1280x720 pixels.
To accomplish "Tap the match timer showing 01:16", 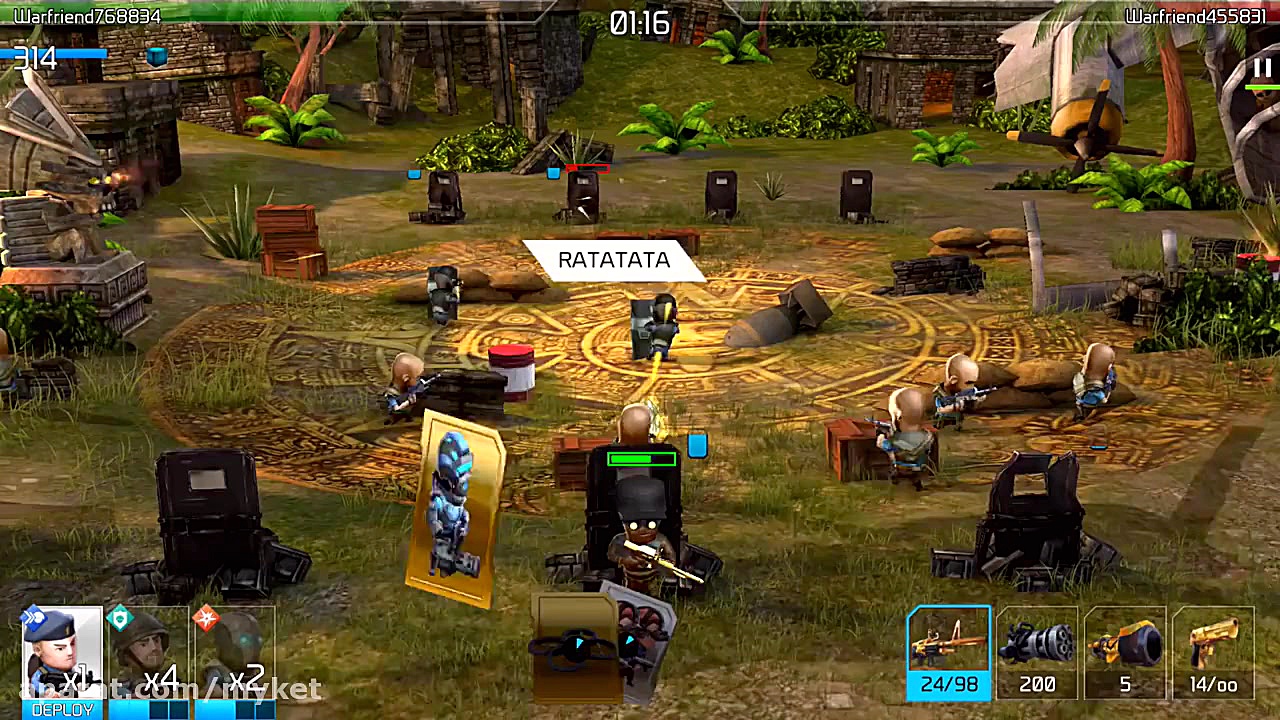I will (x=640, y=24).
